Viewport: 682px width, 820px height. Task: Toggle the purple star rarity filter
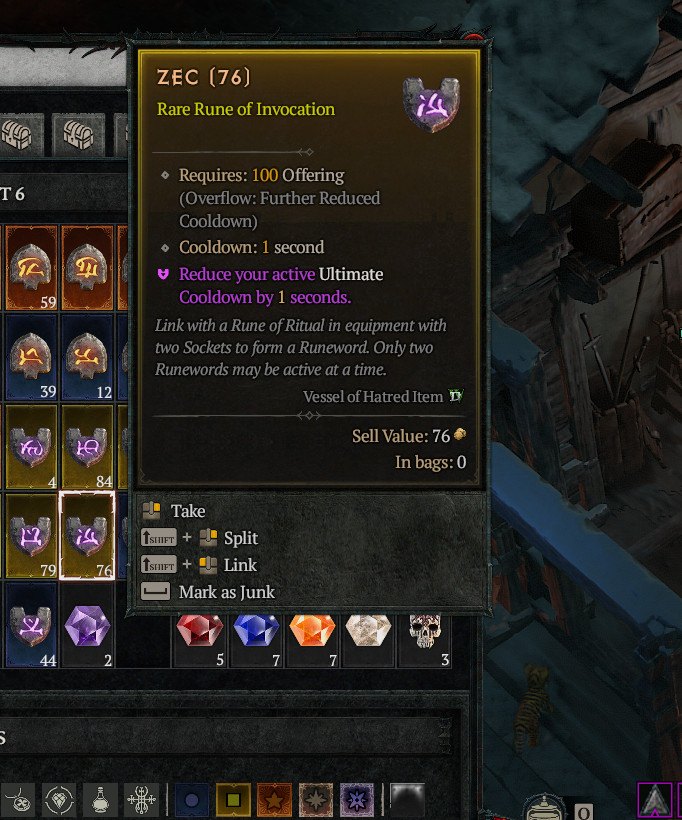pos(357,800)
